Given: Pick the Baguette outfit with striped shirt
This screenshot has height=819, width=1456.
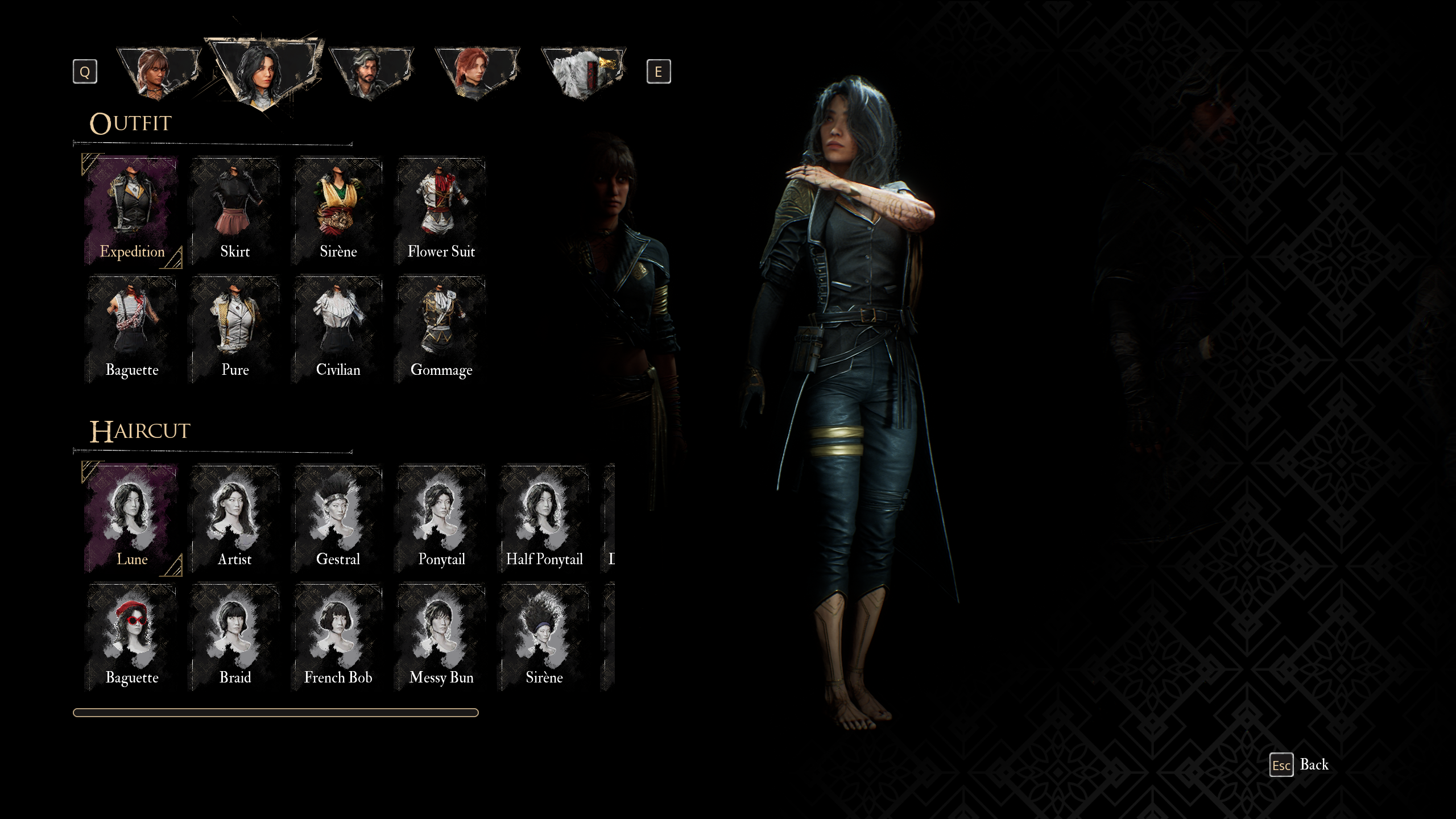Looking at the screenshot, I should pyautogui.click(x=132, y=329).
